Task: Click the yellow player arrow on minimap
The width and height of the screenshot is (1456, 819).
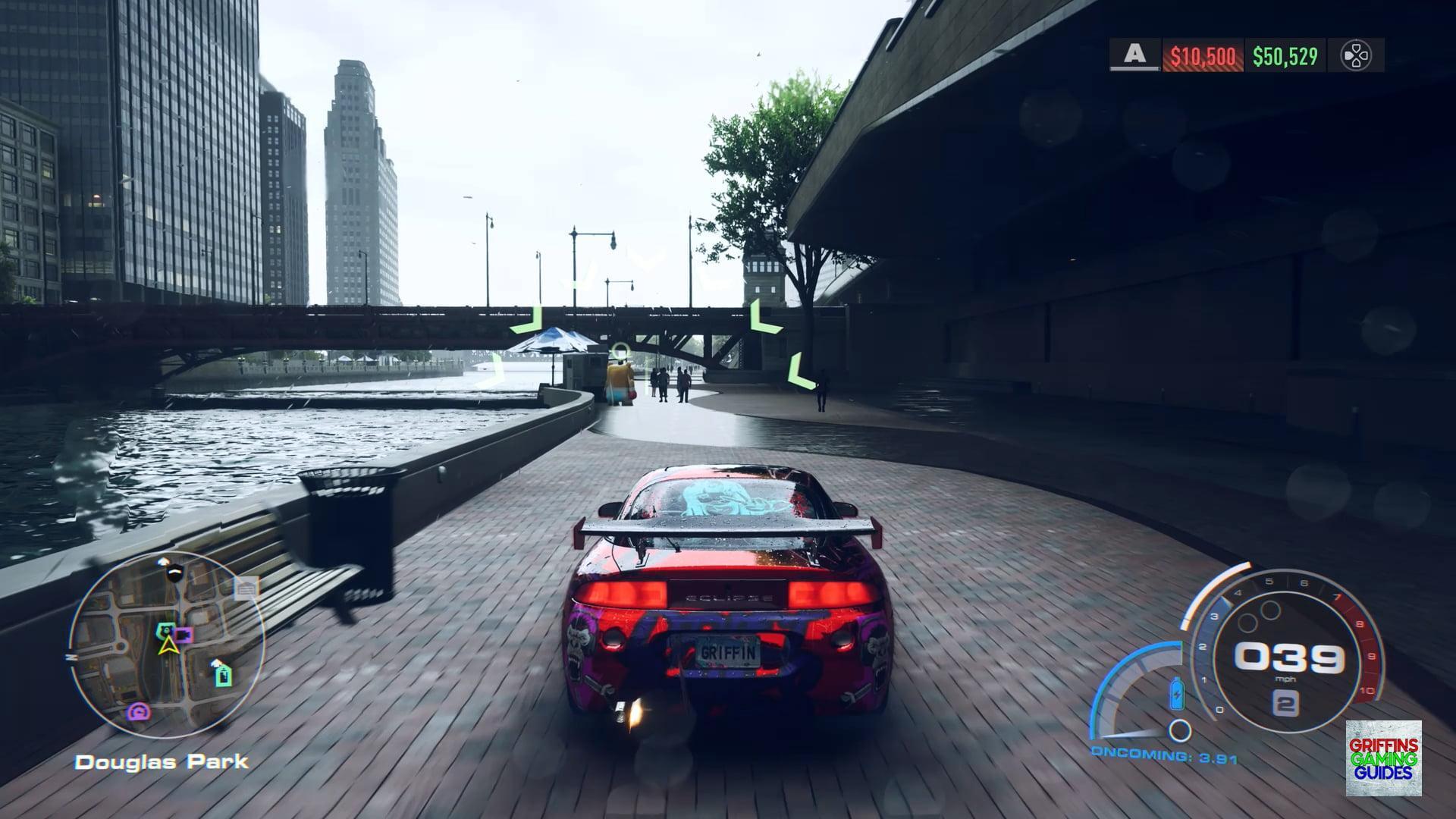Action: pos(168,646)
